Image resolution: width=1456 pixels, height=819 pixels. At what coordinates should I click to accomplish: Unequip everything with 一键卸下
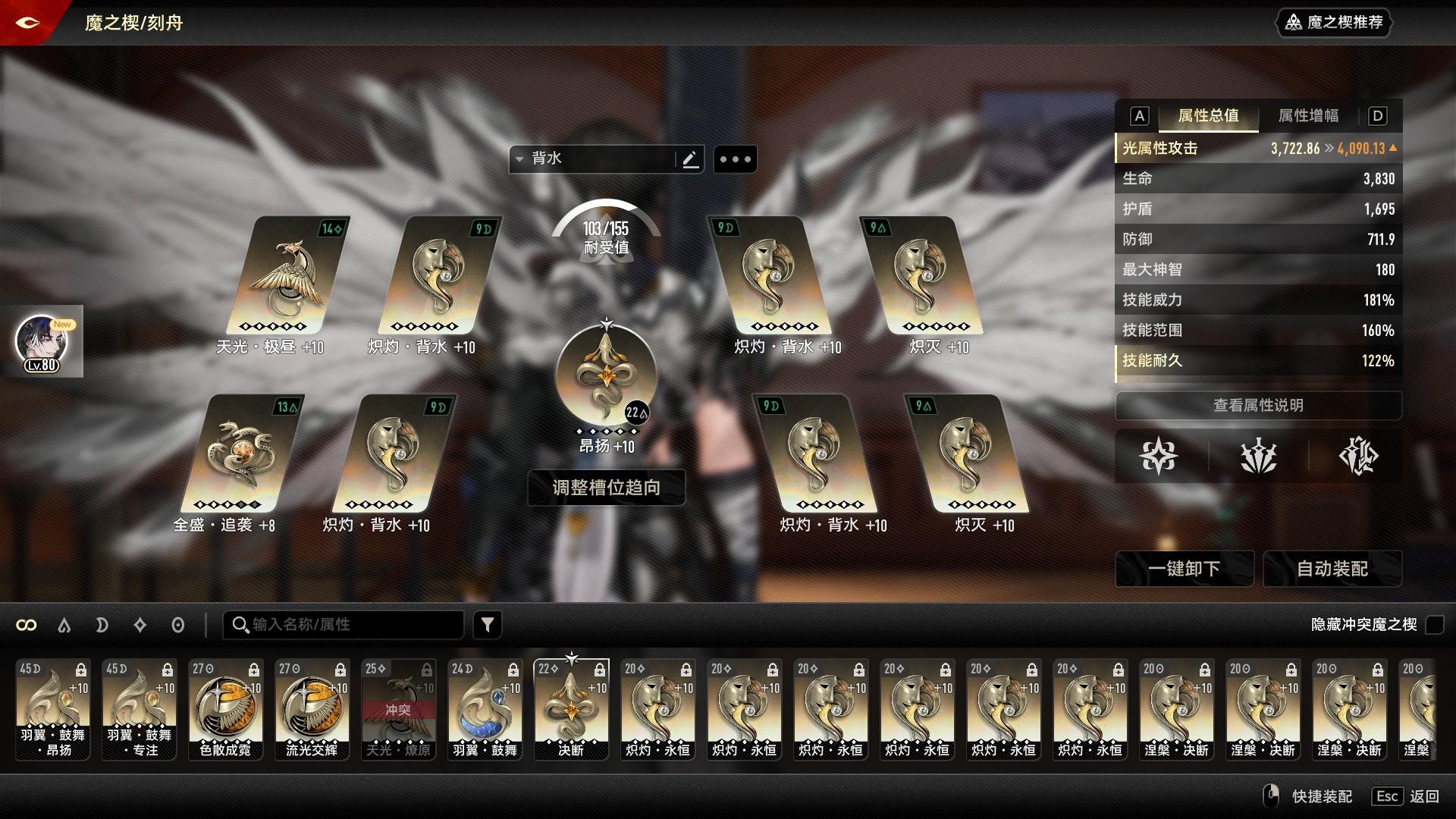(x=1184, y=569)
